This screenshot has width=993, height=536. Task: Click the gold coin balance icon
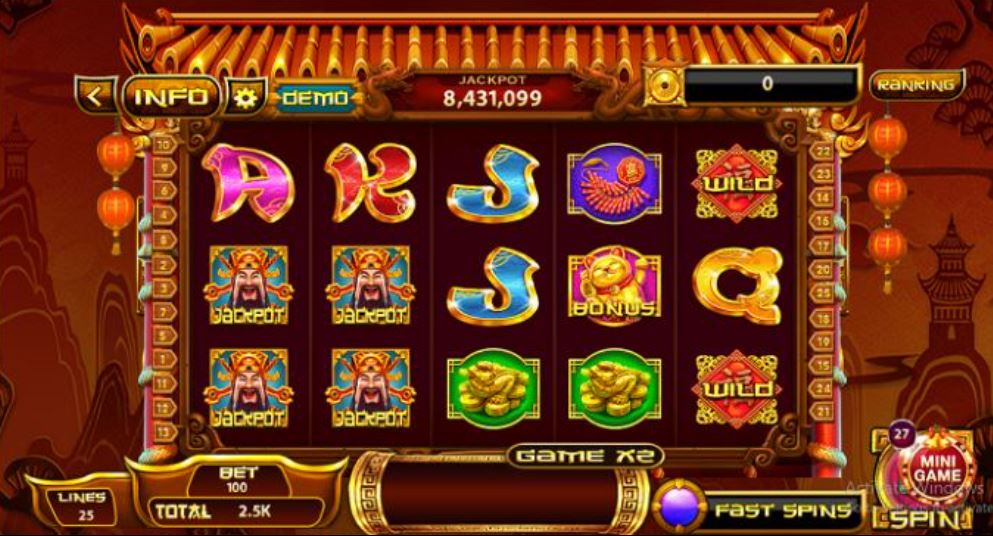(662, 86)
